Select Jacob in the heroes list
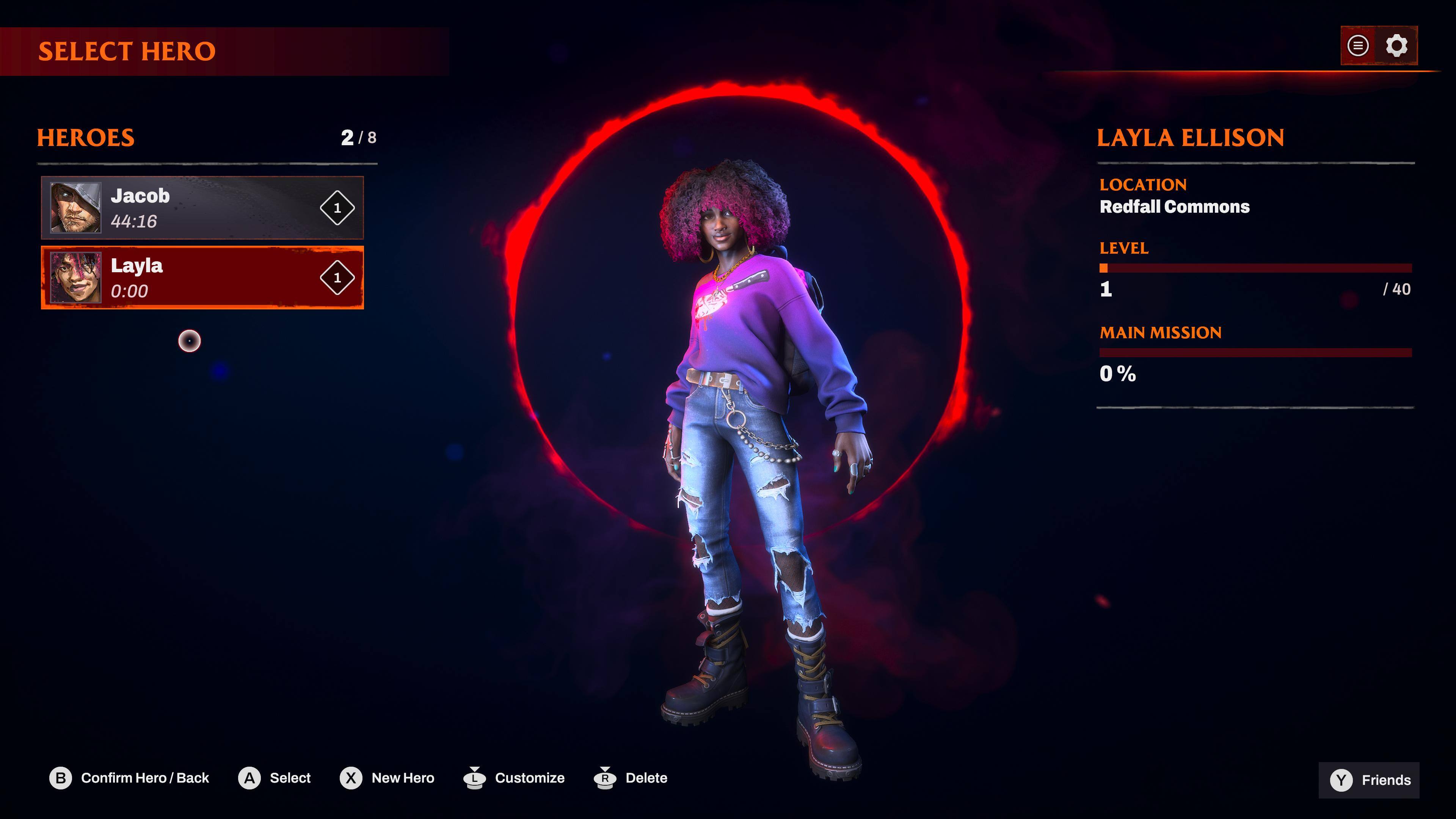This screenshot has height=819, width=1456. 202,207
